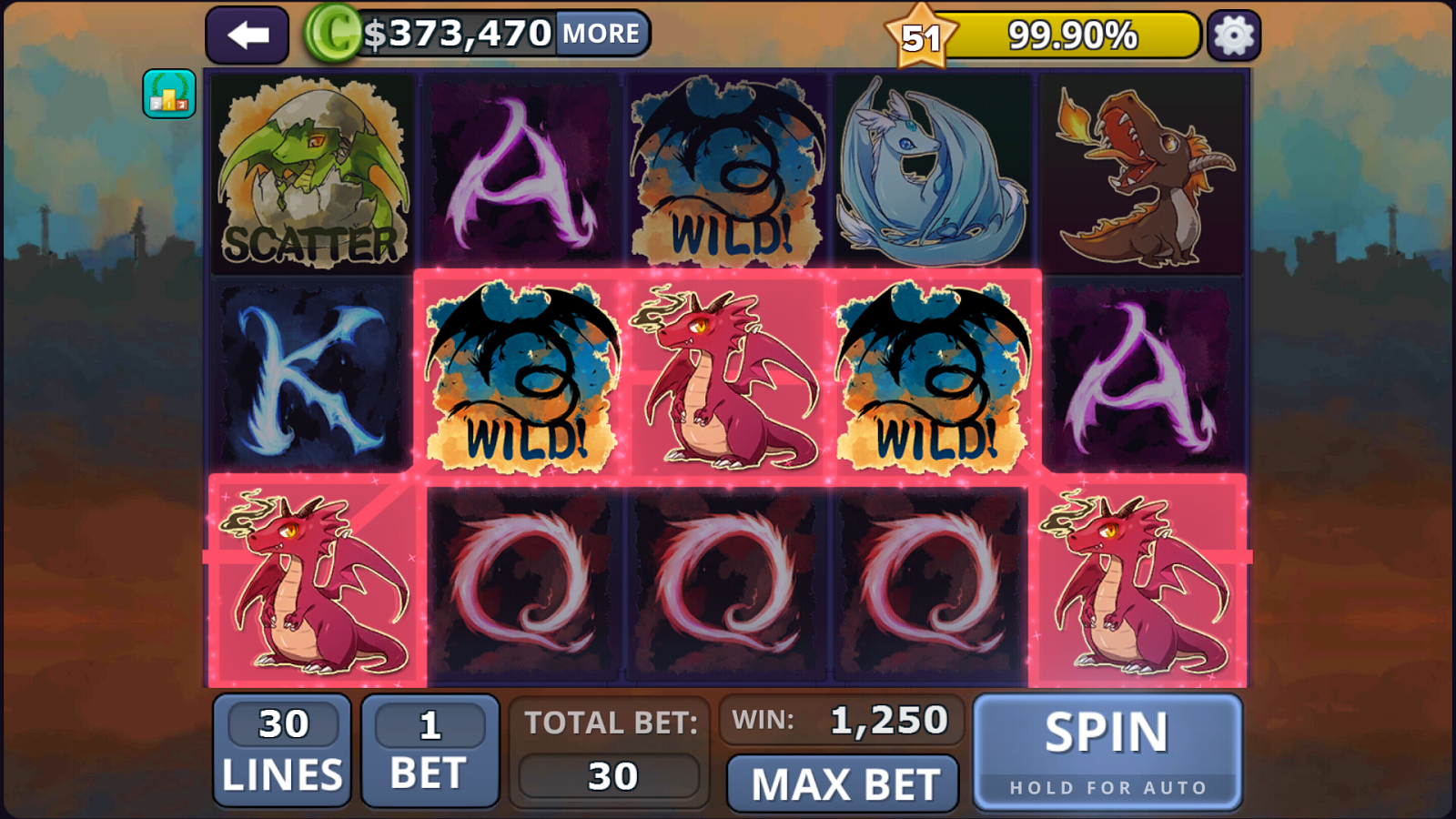
Task: Open the leaderboard podium icon
Action: (x=169, y=94)
